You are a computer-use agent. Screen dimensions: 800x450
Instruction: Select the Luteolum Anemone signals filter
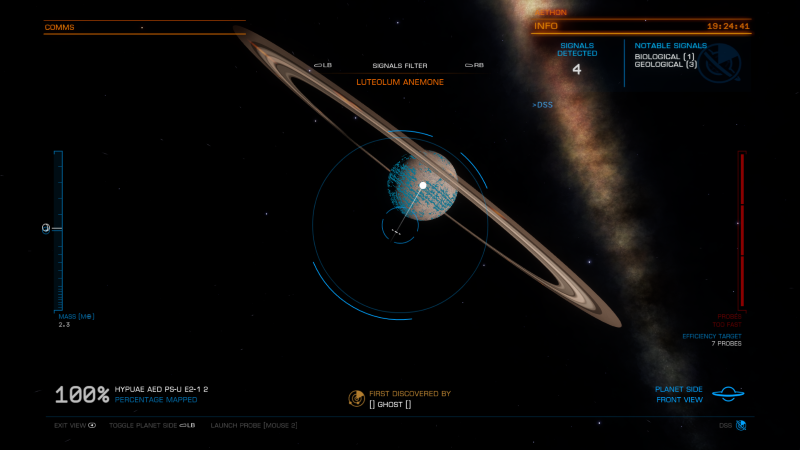(400, 82)
